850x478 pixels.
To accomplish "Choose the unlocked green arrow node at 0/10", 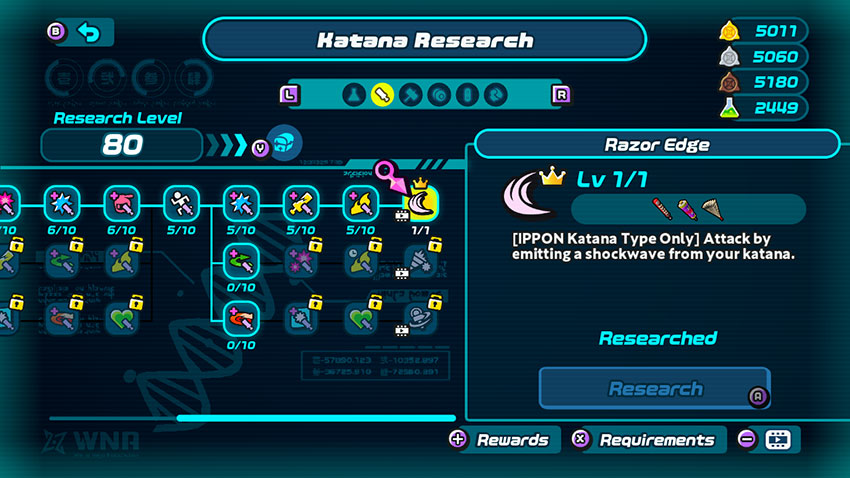I will point(241,263).
